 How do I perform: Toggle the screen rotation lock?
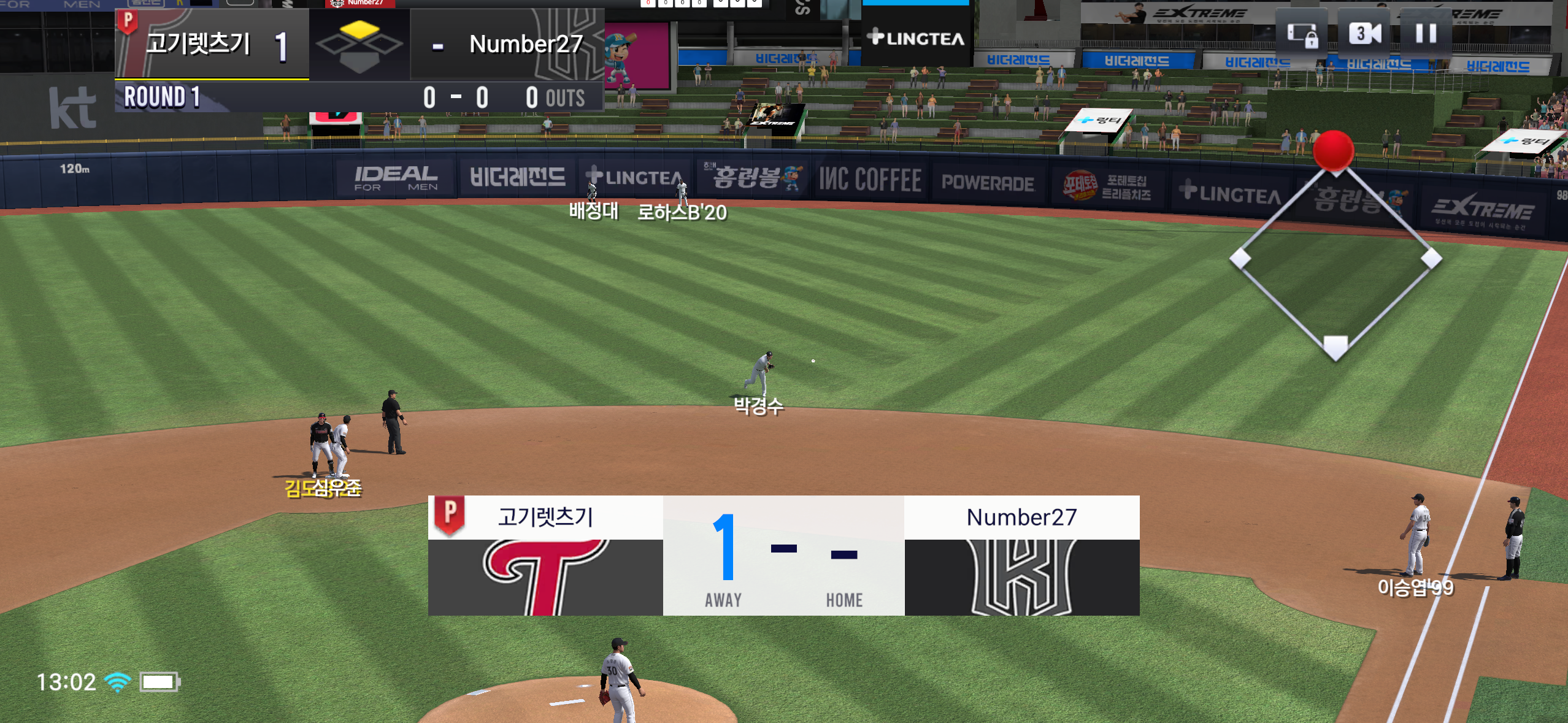click(x=1302, y=34)
